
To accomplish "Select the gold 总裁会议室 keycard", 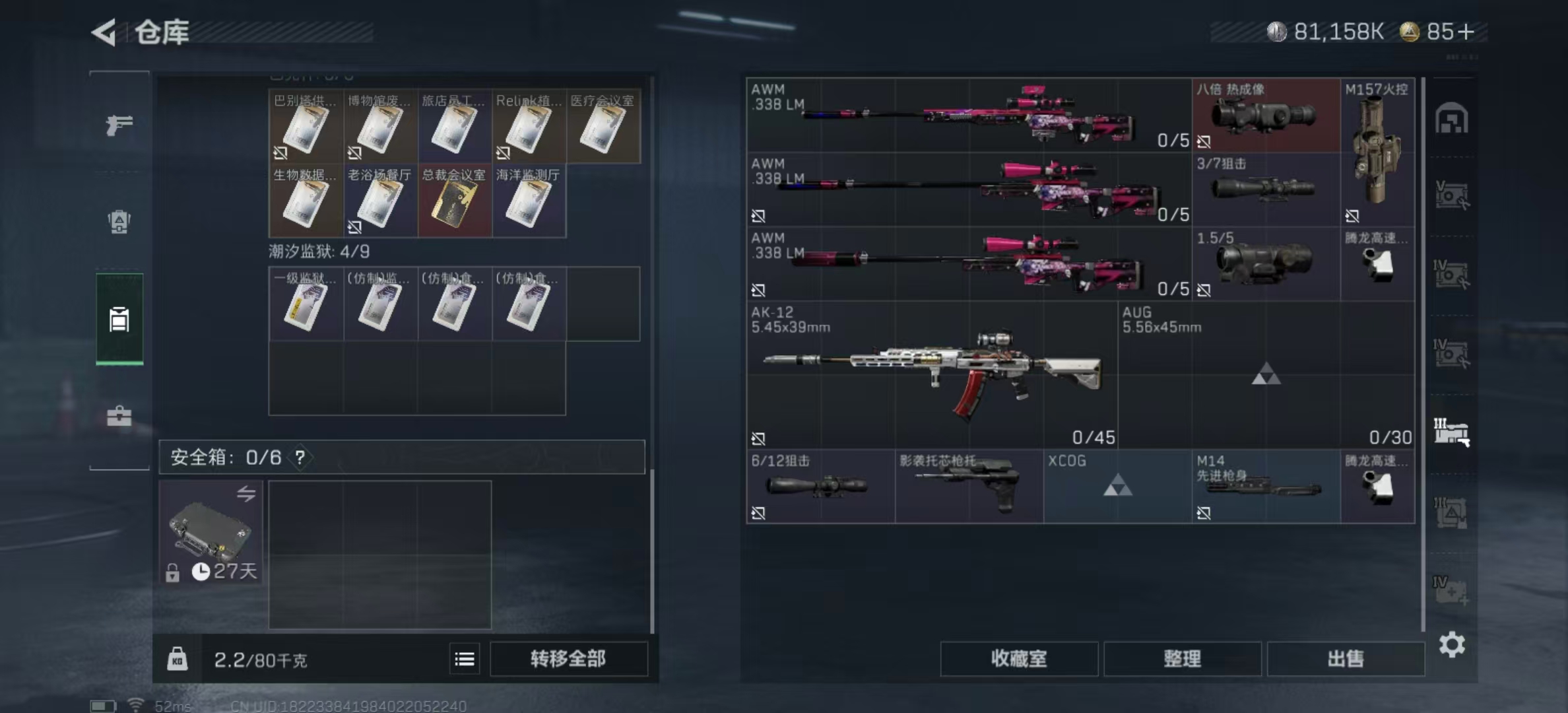I will (455, 201).
